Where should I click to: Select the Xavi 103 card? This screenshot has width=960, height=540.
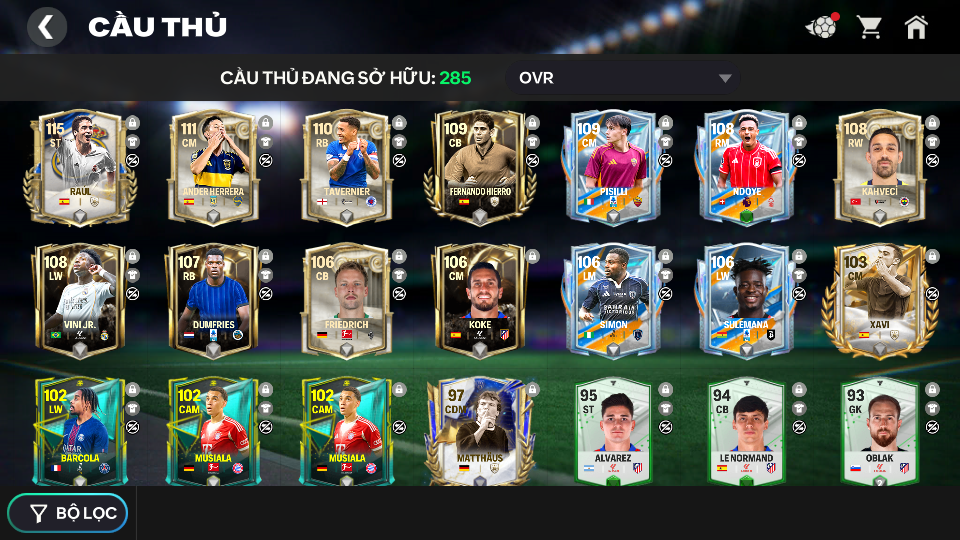[878, 298]
